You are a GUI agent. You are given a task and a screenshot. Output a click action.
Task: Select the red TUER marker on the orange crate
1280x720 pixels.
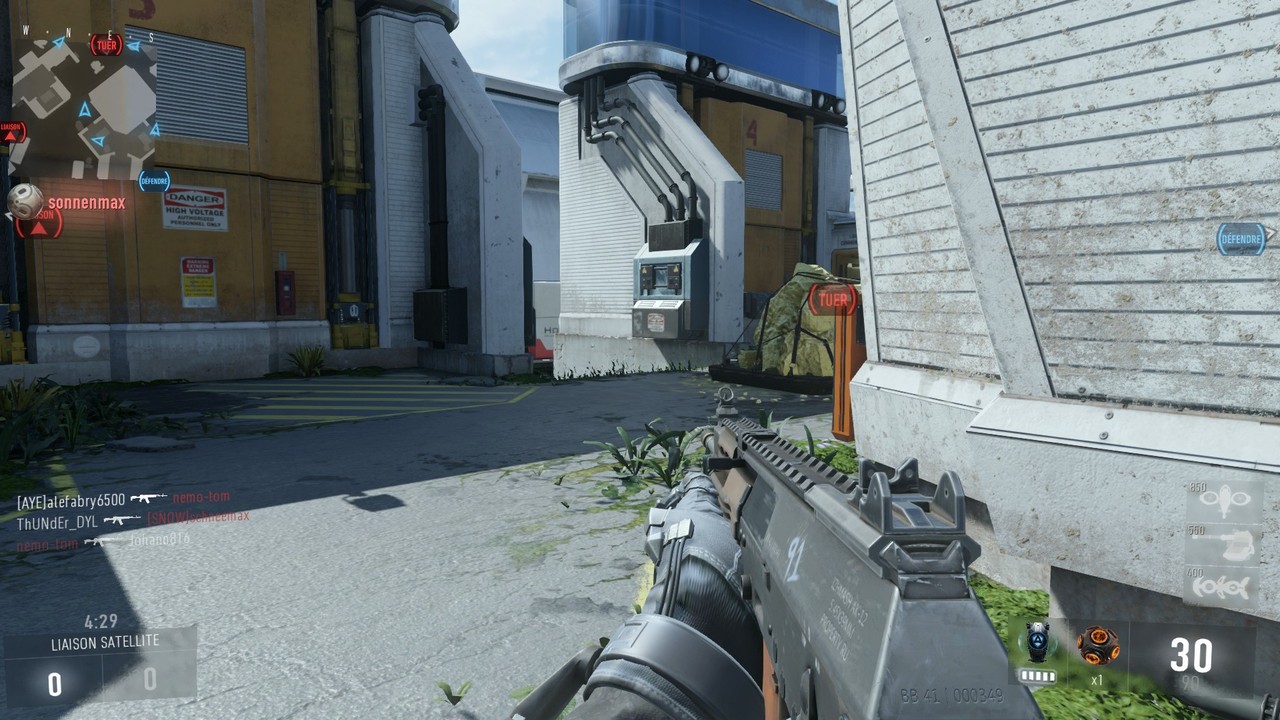pyautogui.click(x=833, y=298)
